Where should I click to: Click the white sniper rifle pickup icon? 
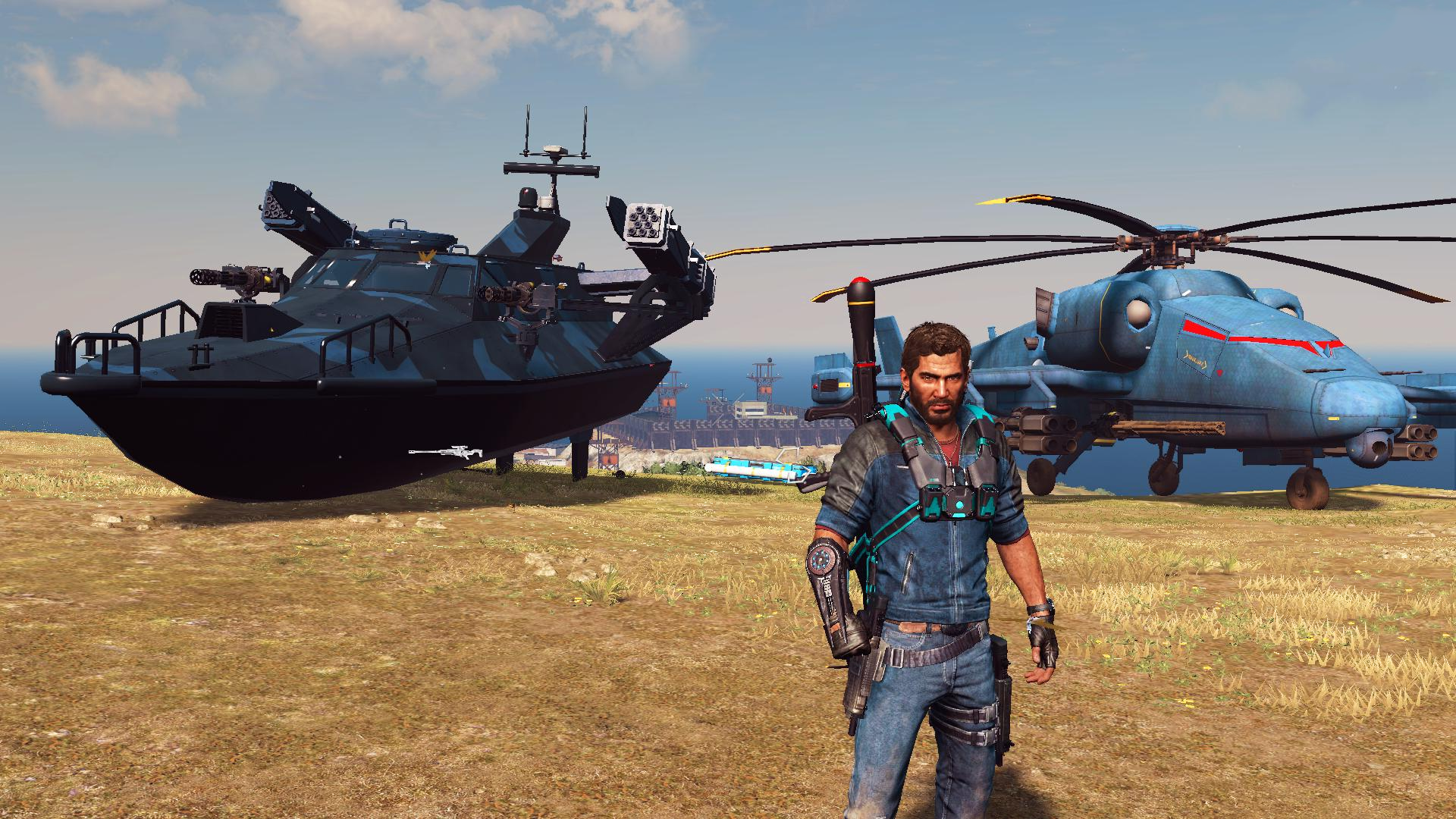(446, 451)
